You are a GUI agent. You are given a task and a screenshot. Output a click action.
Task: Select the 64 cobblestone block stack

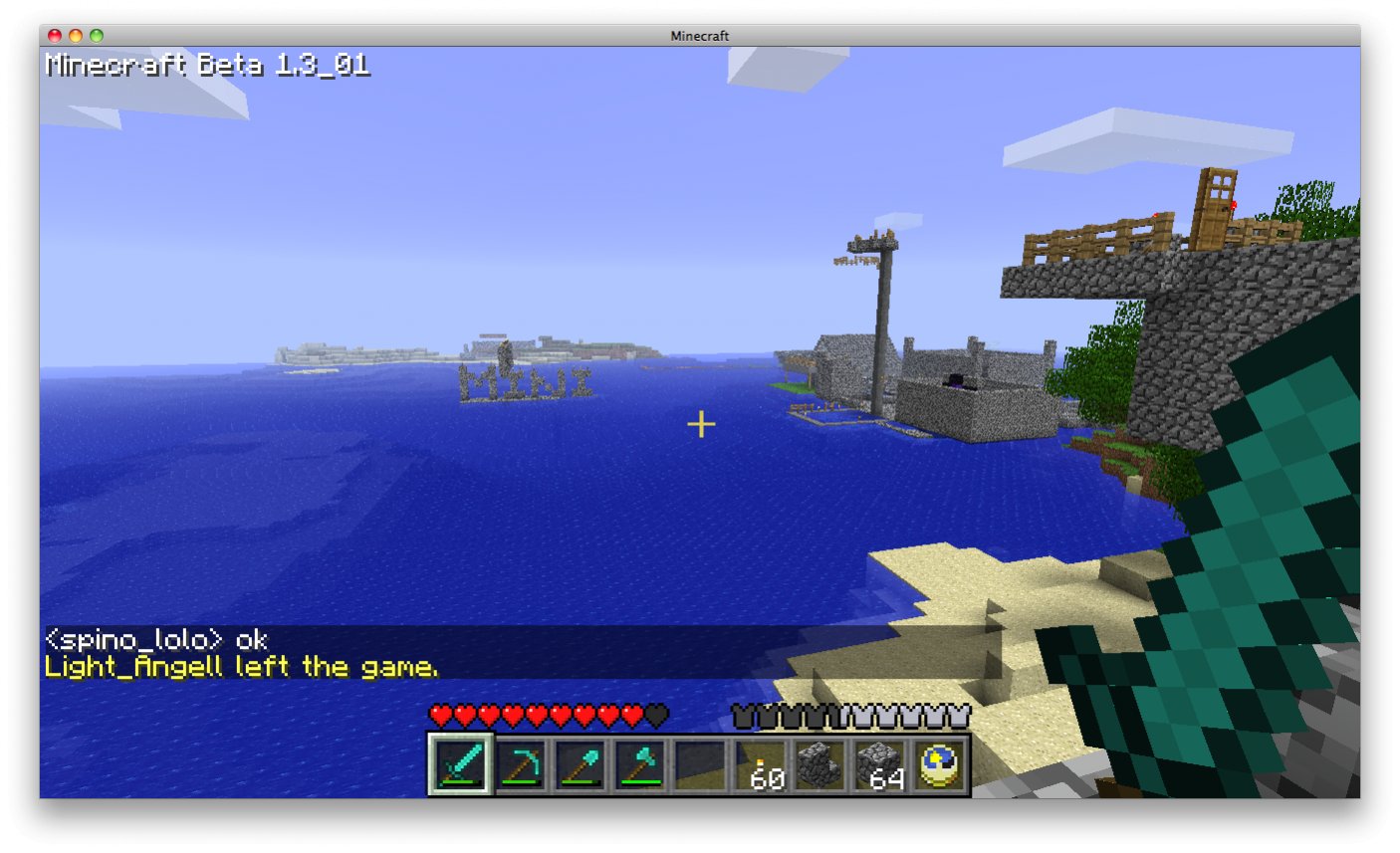[x=880, y=765]
